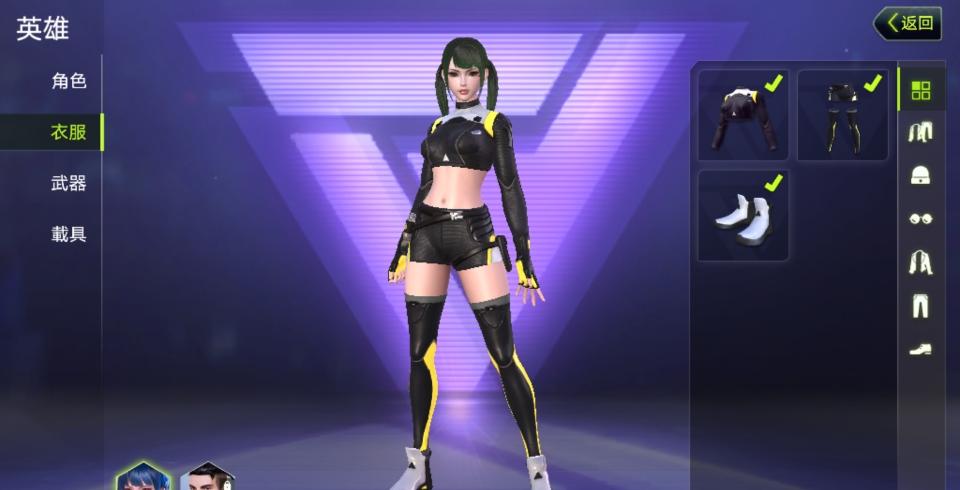Open the full outfit set category

pyautogui.click(x=920, y=132)
